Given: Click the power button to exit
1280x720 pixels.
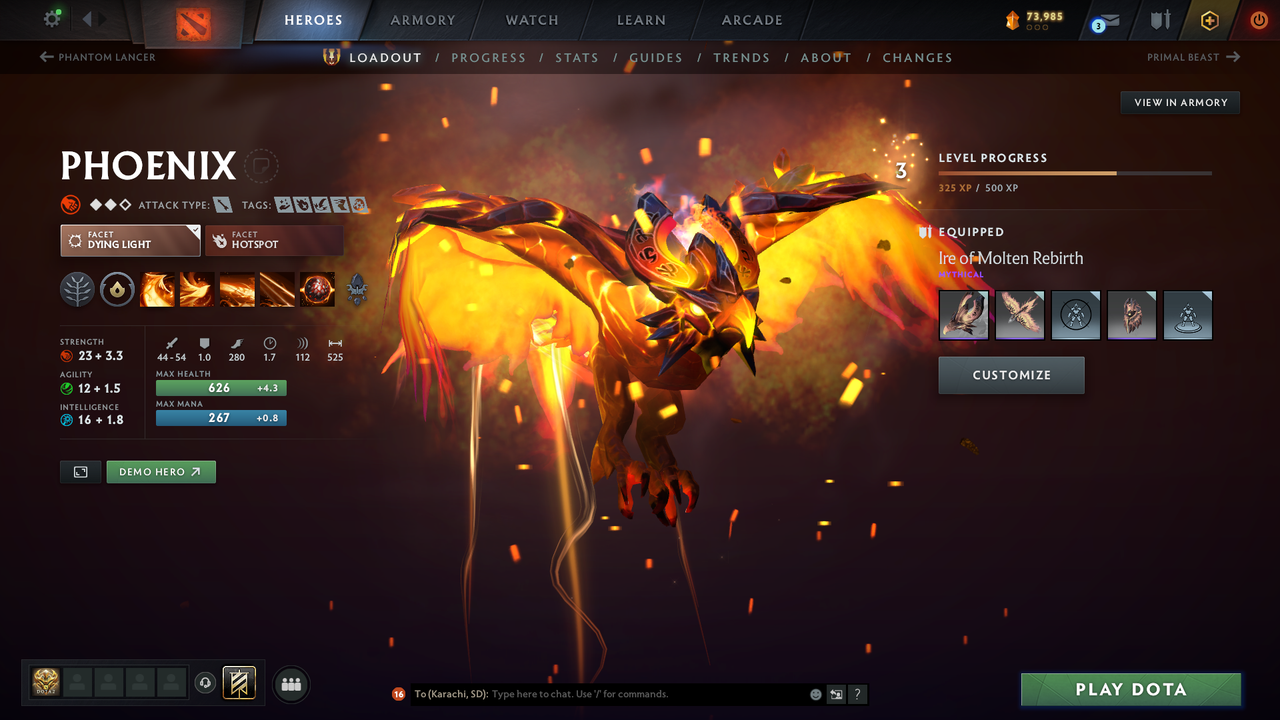Looking at the screenshot, I should (1258, 20).
